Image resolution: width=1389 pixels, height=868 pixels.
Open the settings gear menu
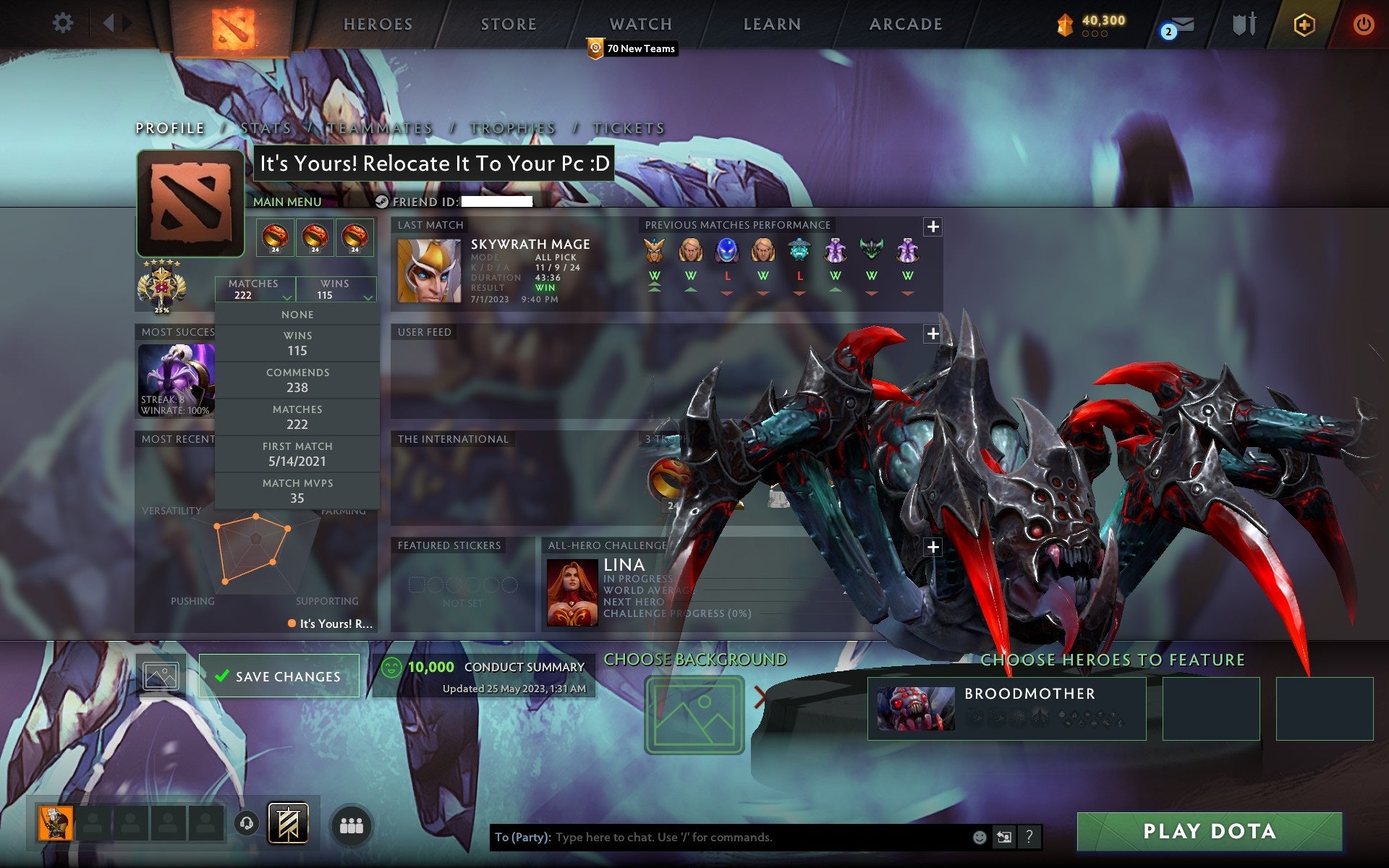tap(64, 23)
